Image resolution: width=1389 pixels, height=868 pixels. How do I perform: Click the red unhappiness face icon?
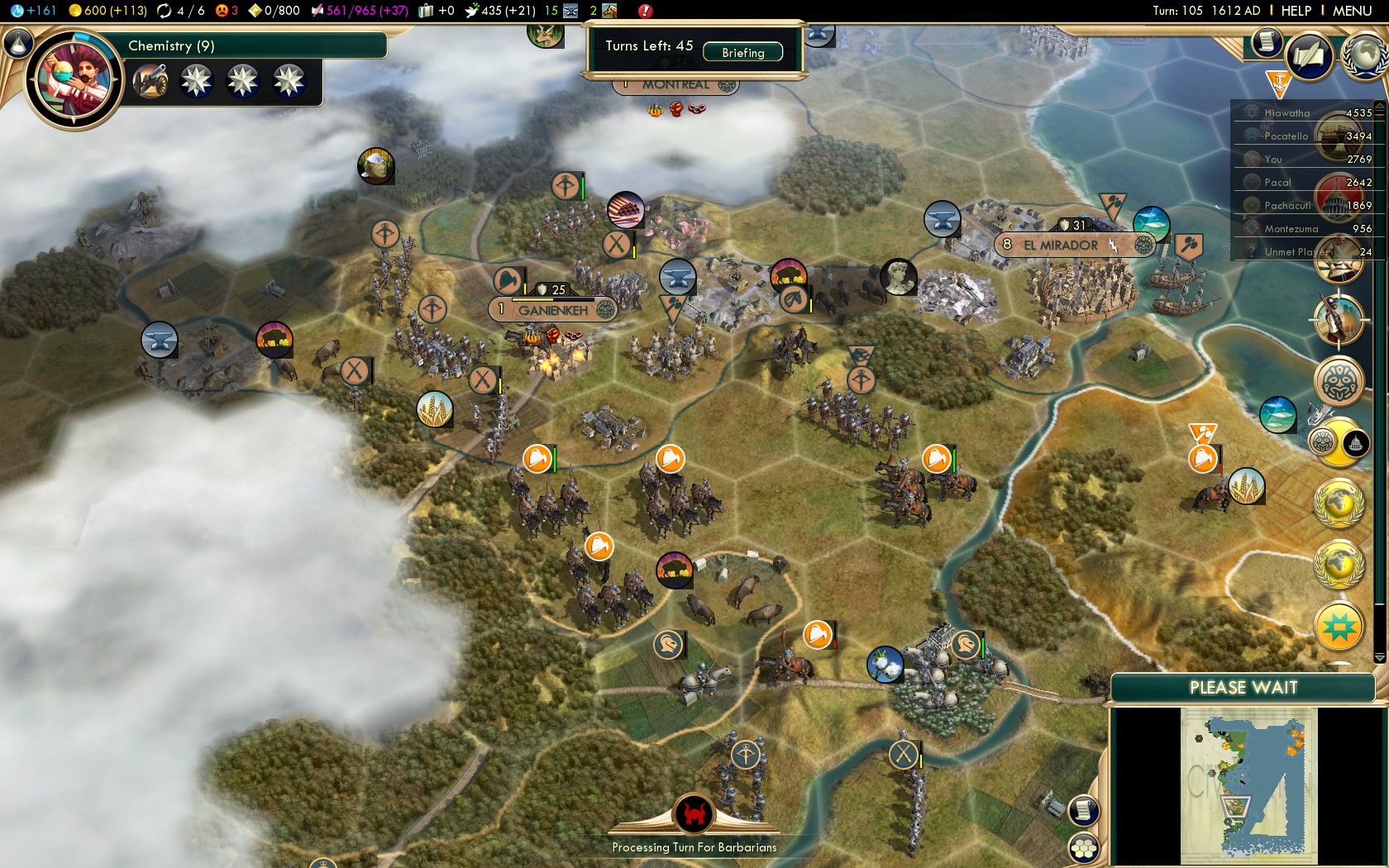[x=220, y=11]
